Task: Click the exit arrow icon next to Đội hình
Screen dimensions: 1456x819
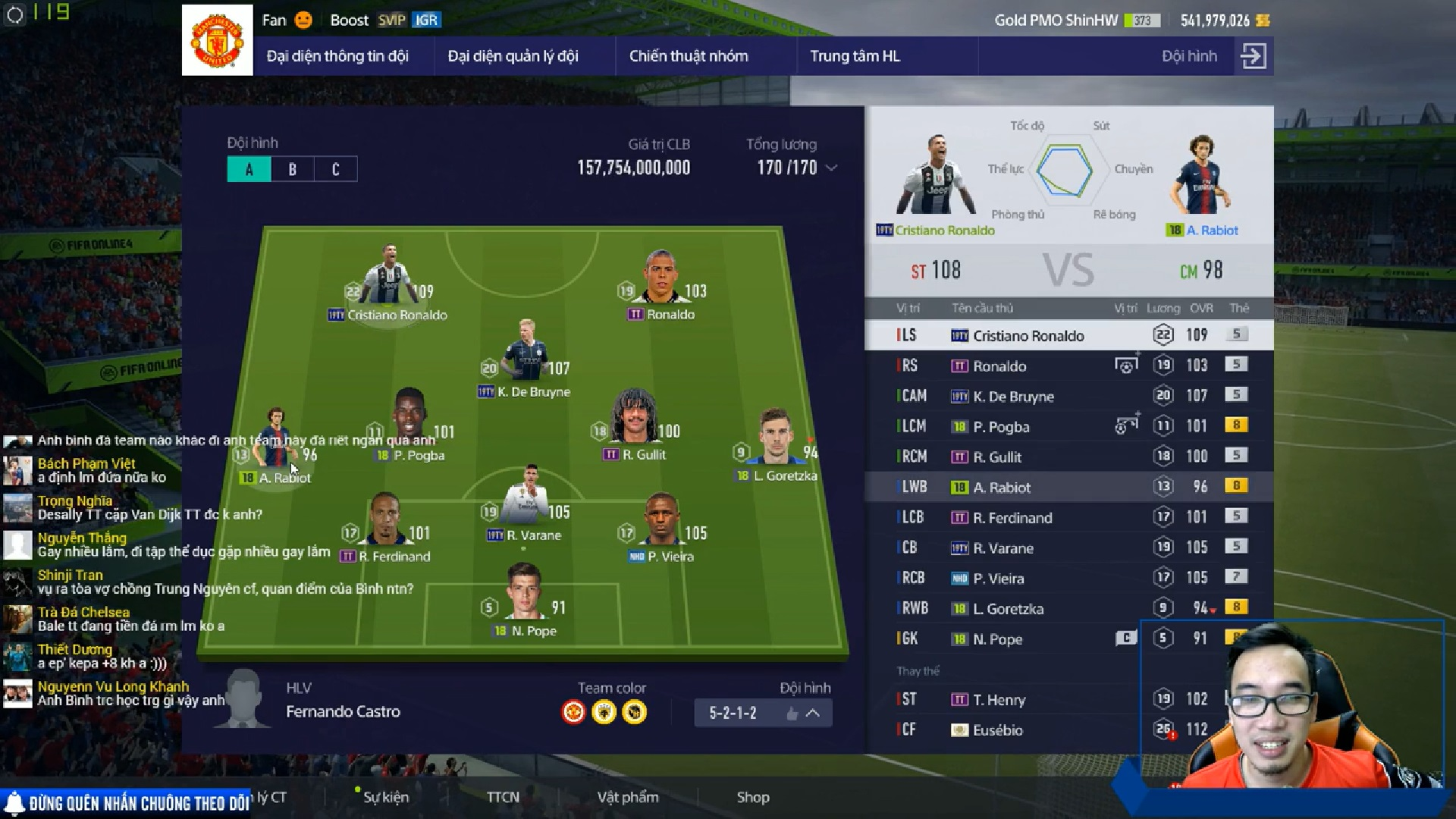Action: pyautogui.click(x=1253, y=56)
